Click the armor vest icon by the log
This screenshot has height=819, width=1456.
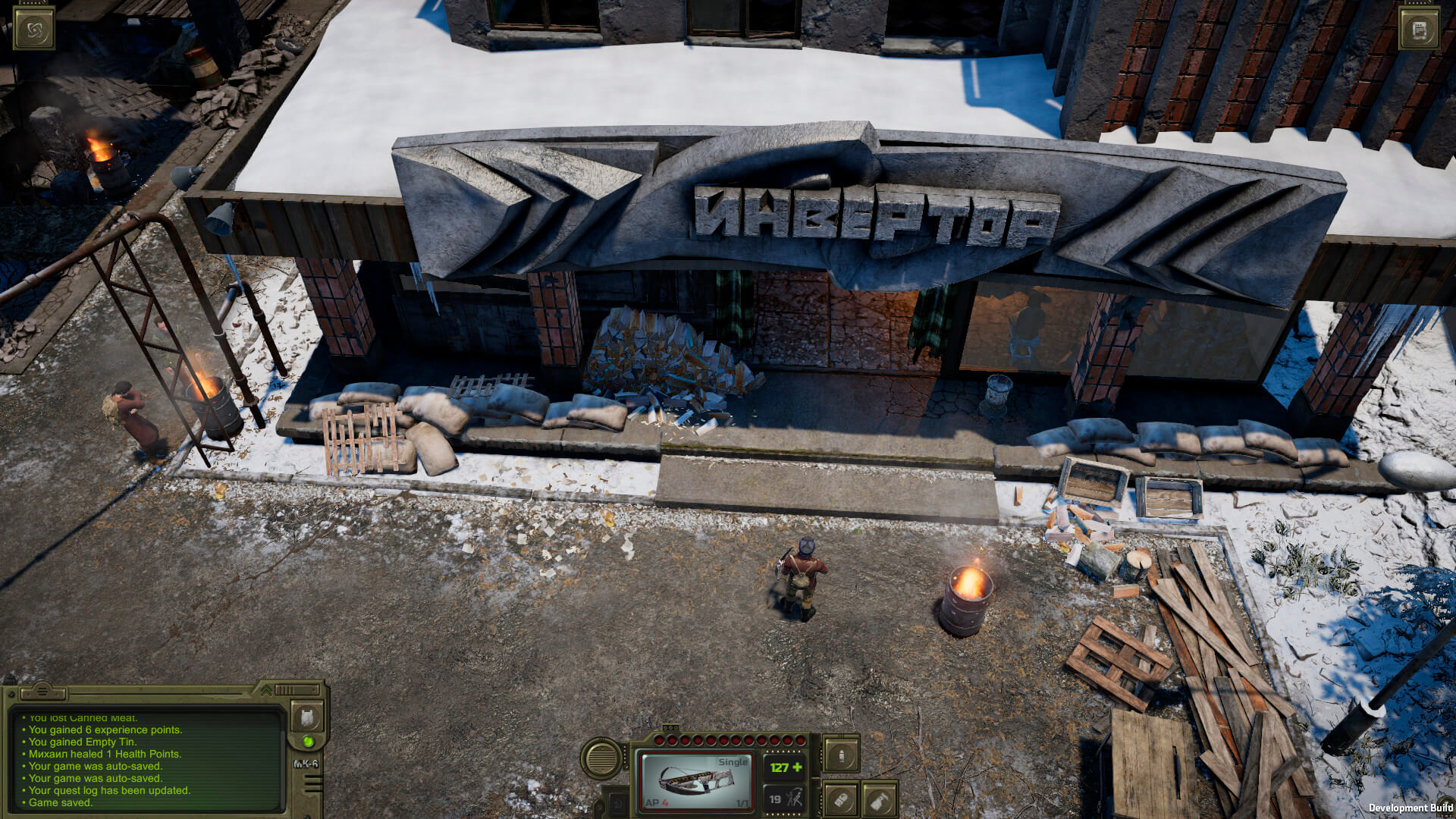coord(307,716)
